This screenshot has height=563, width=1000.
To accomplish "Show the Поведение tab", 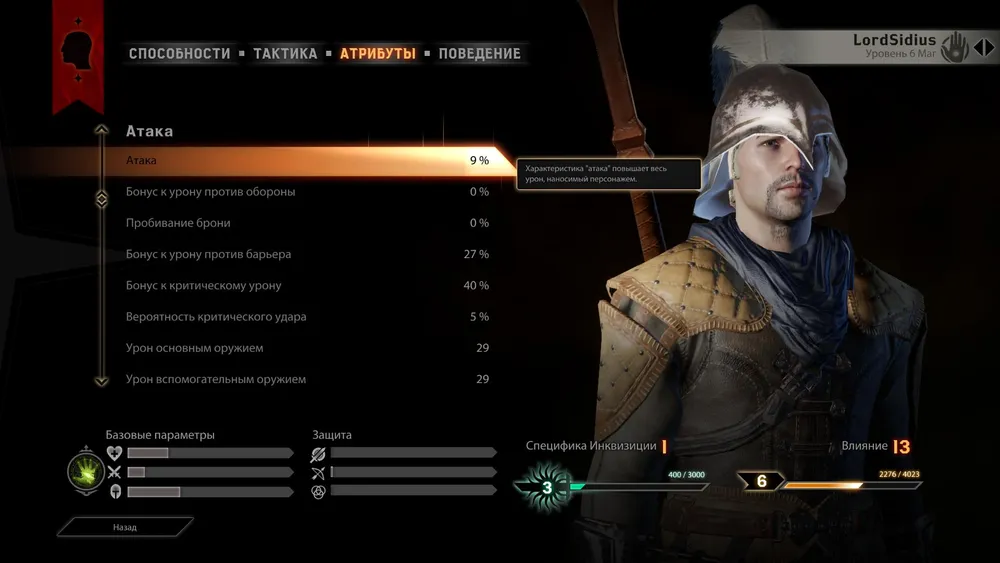I will [x=479, y=54].
